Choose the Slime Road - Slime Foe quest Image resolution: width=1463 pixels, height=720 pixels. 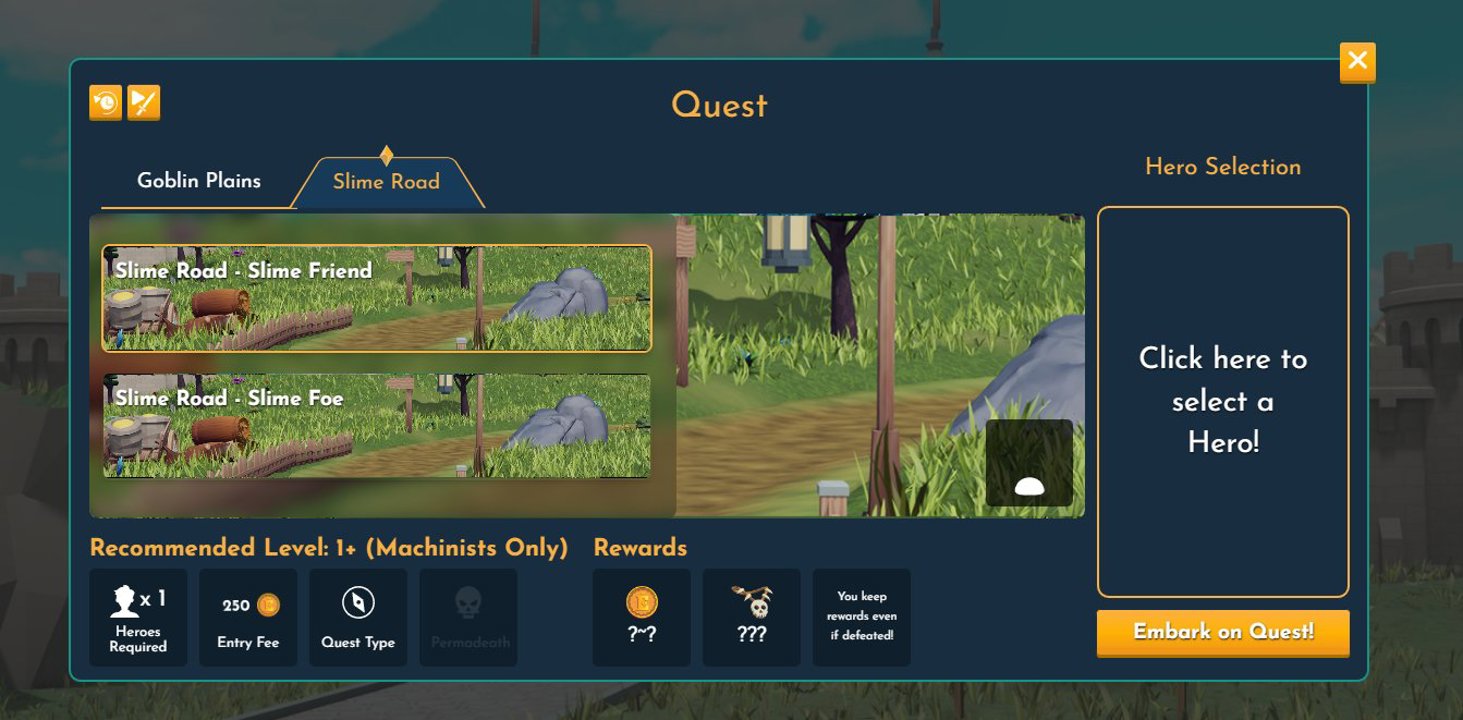(x=377, y=426)
